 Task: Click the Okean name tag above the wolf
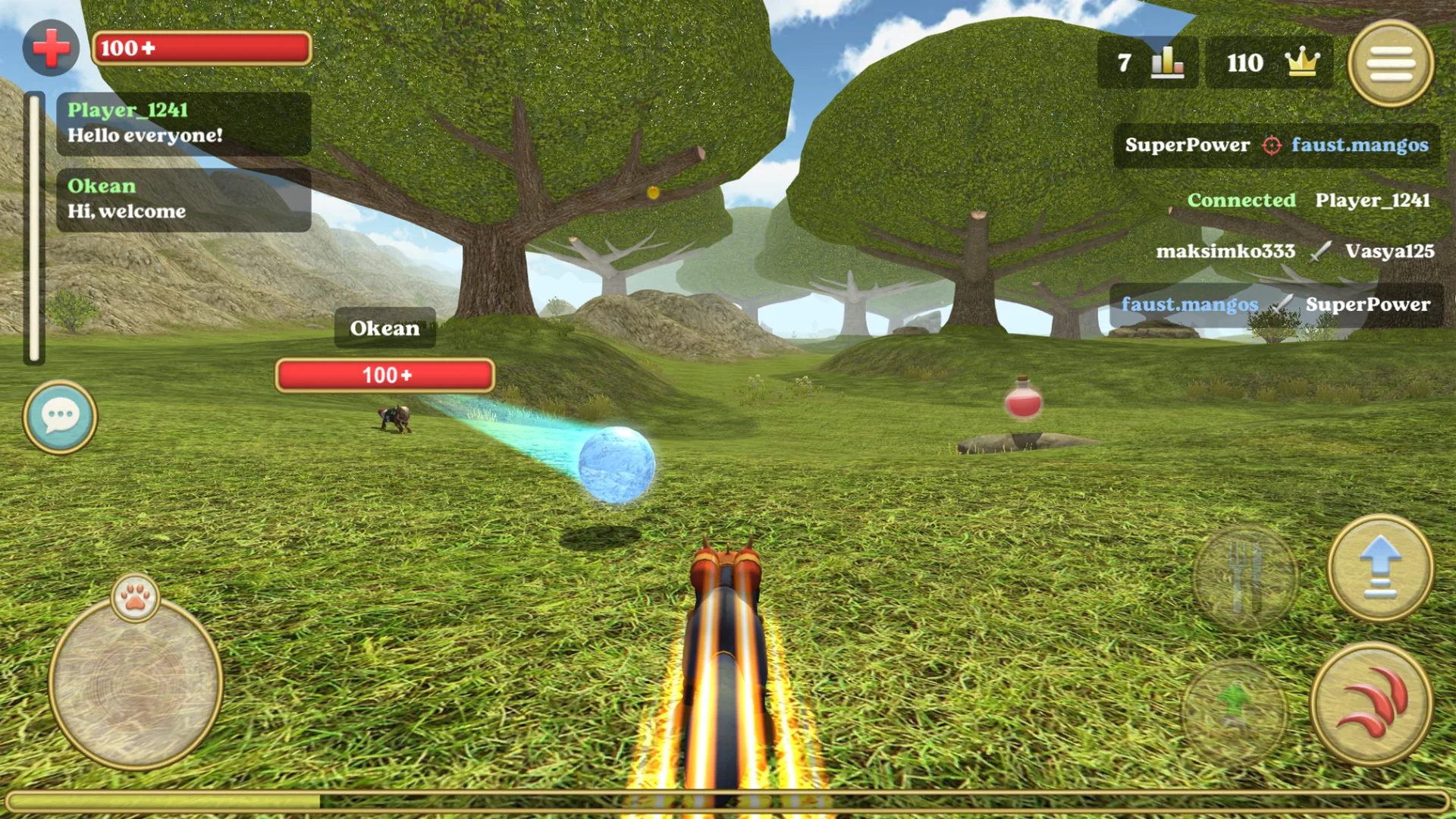tap(384, 328)
